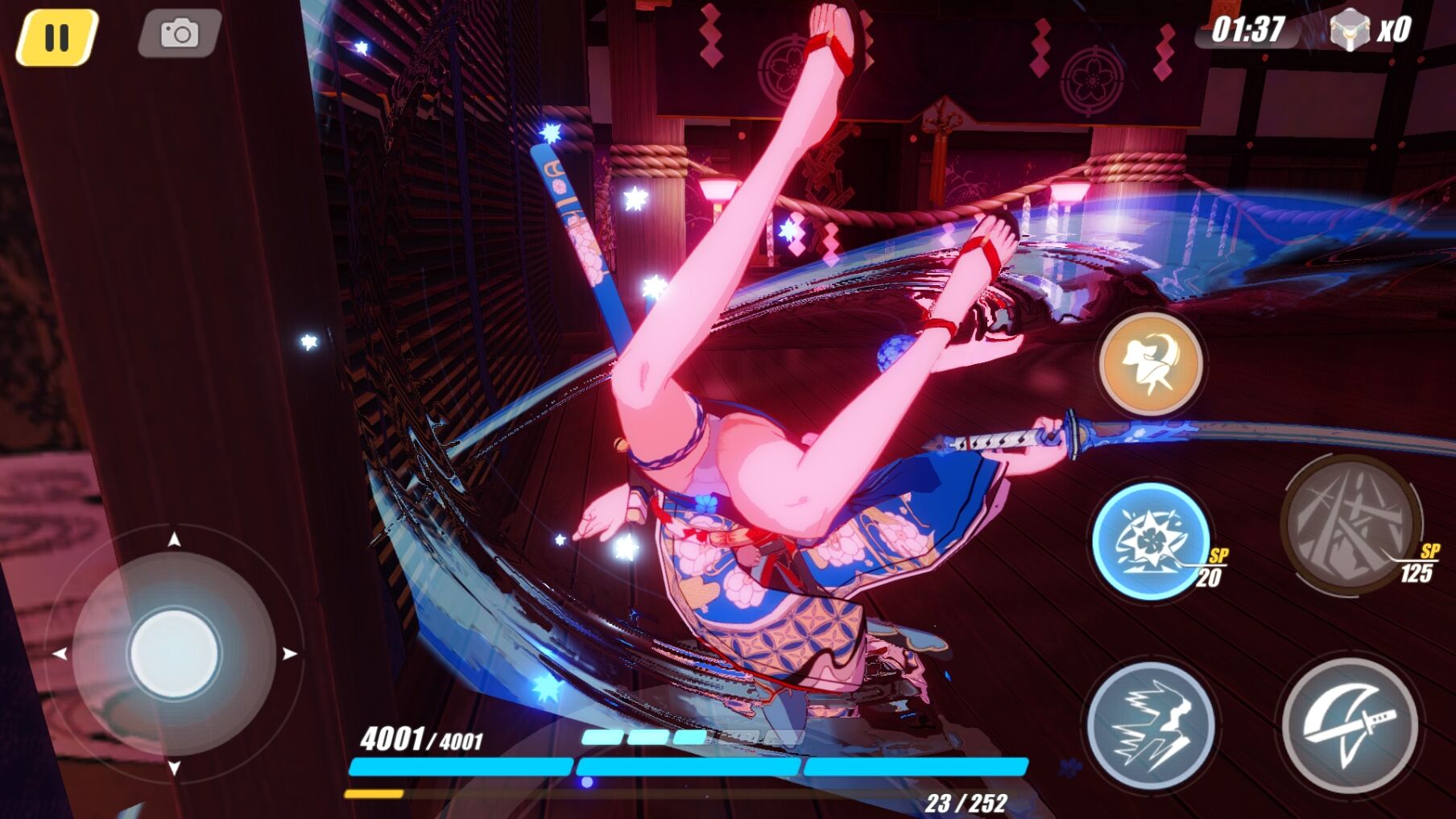Pause the game with the yellow button
The width and height of the screenshot is (1456, 819).
click(56, 37)
